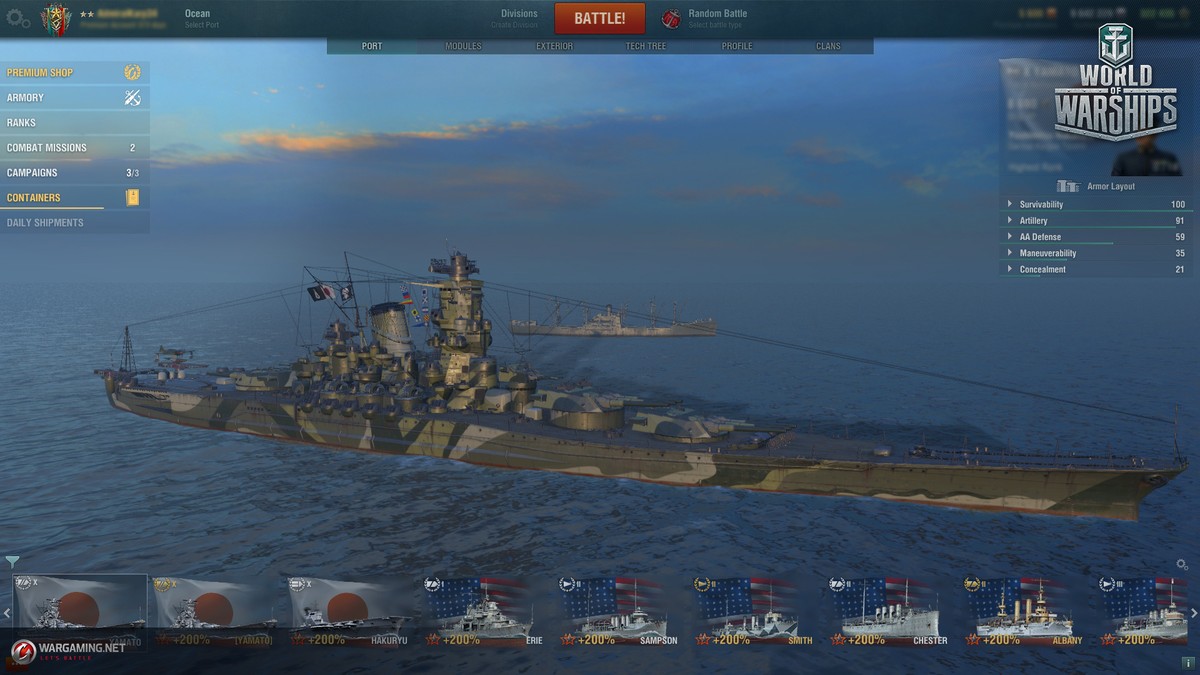The image size is (1200, 675).
Task: Select the Hakuryu ship in carousel
Action: pyautogui.click(x=350, y=612)
